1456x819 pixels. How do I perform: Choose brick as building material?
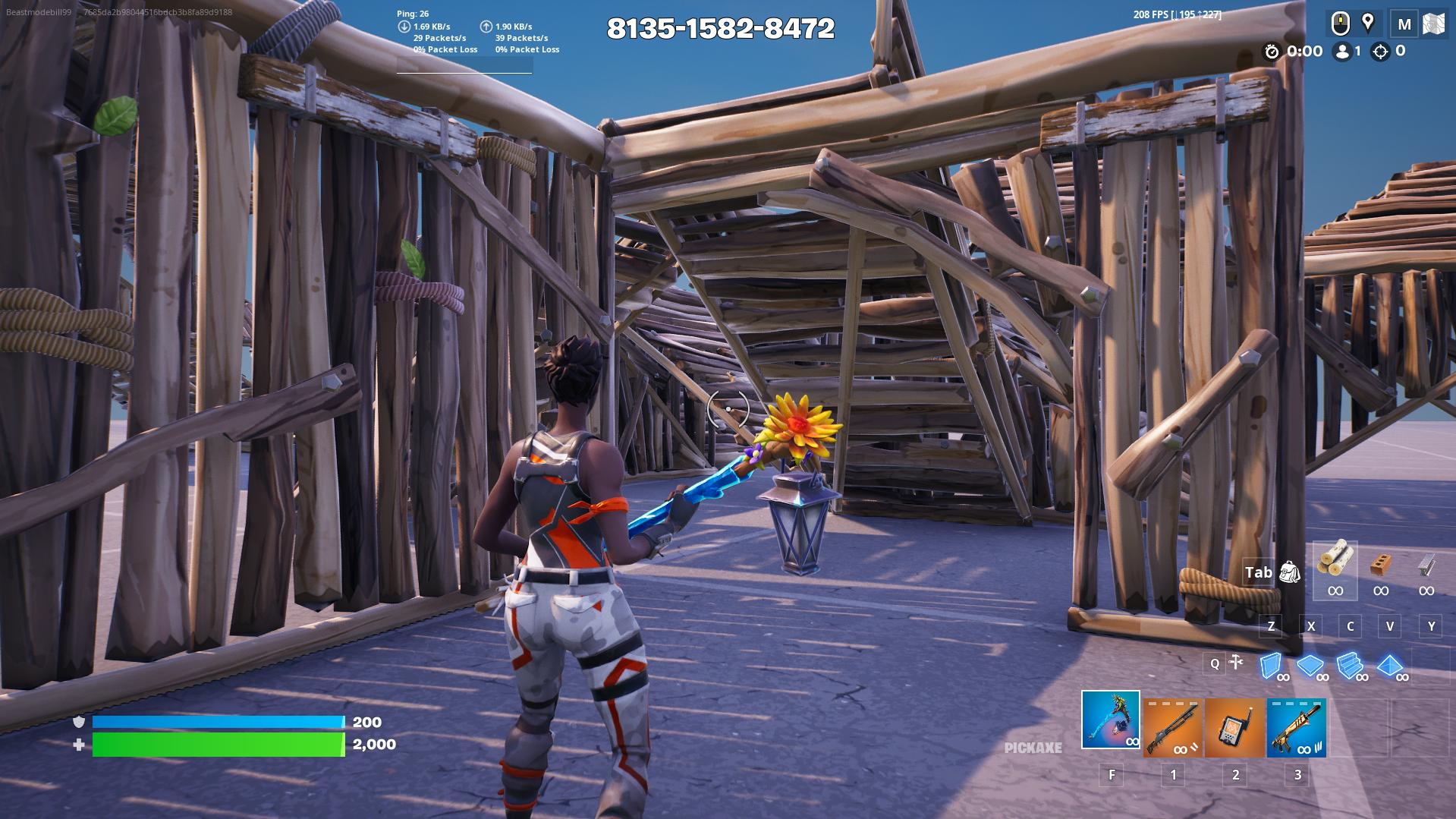1381,565
